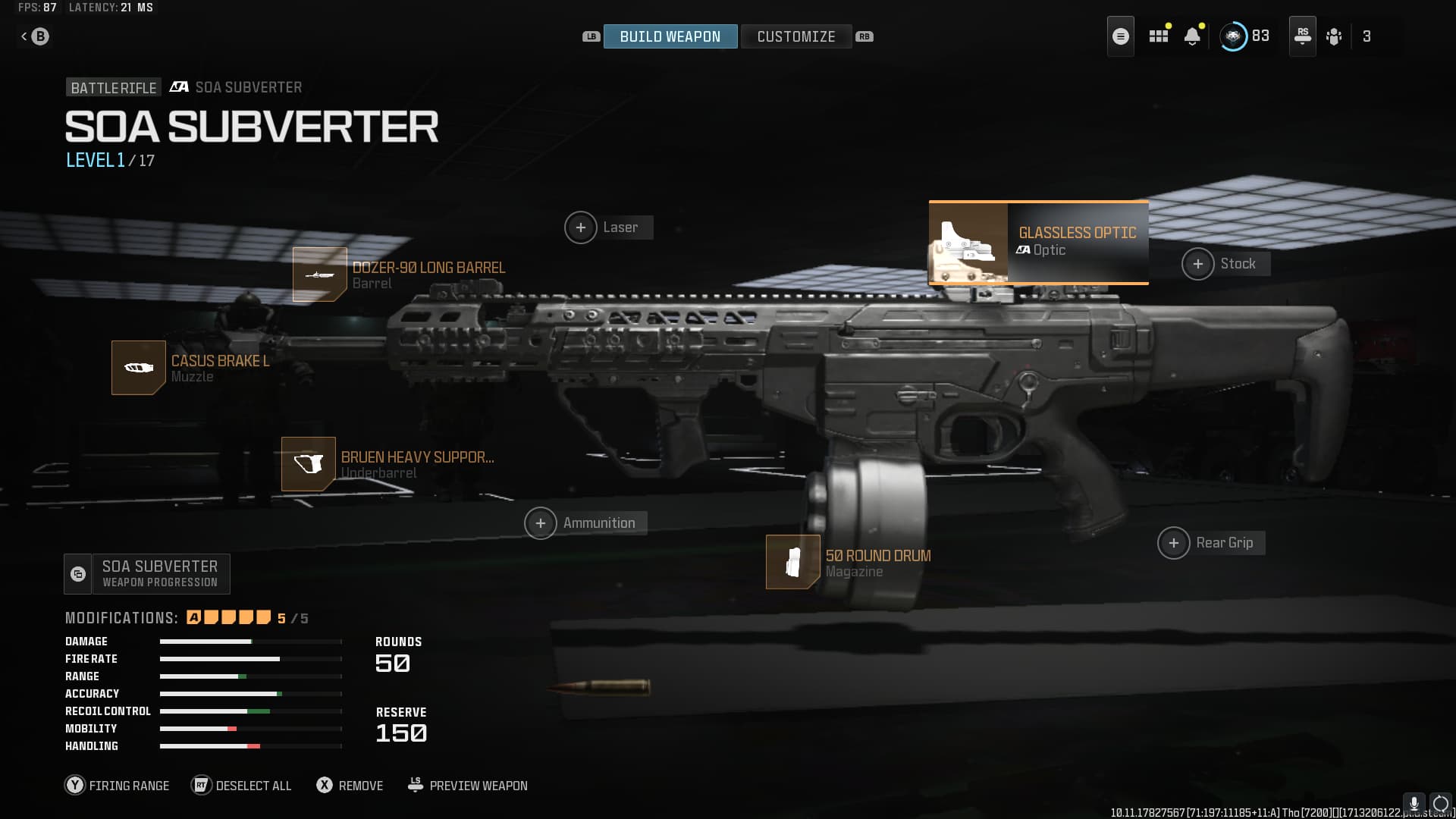Click Firing Range at the bottom
This screenshot has width=1456, height=819.
coord(118,786)
